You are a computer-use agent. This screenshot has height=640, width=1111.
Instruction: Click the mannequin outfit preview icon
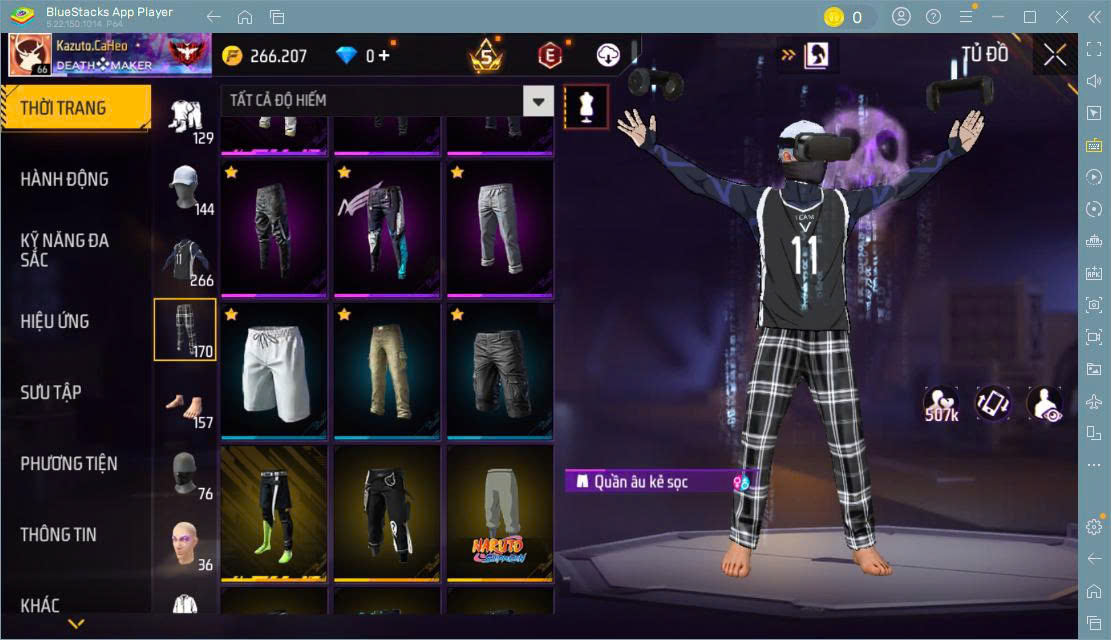(586, 106)
